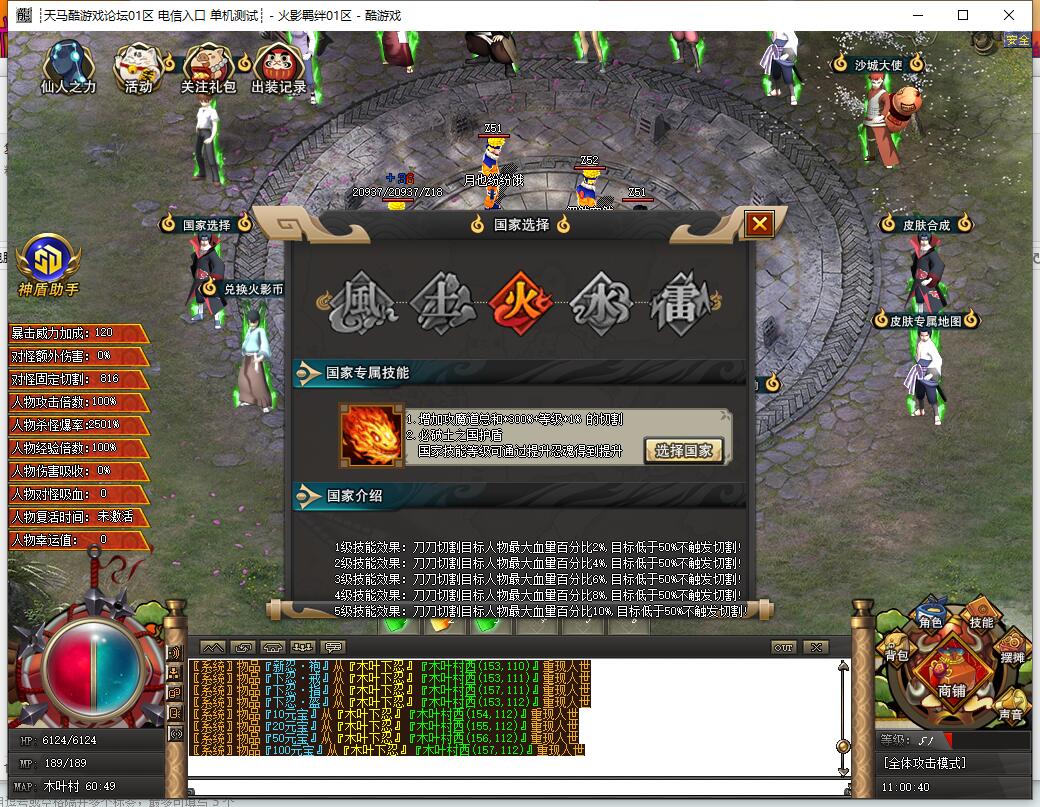Maximize the game window
This screenshot has height=807, width=1040.
pos(963,15)
